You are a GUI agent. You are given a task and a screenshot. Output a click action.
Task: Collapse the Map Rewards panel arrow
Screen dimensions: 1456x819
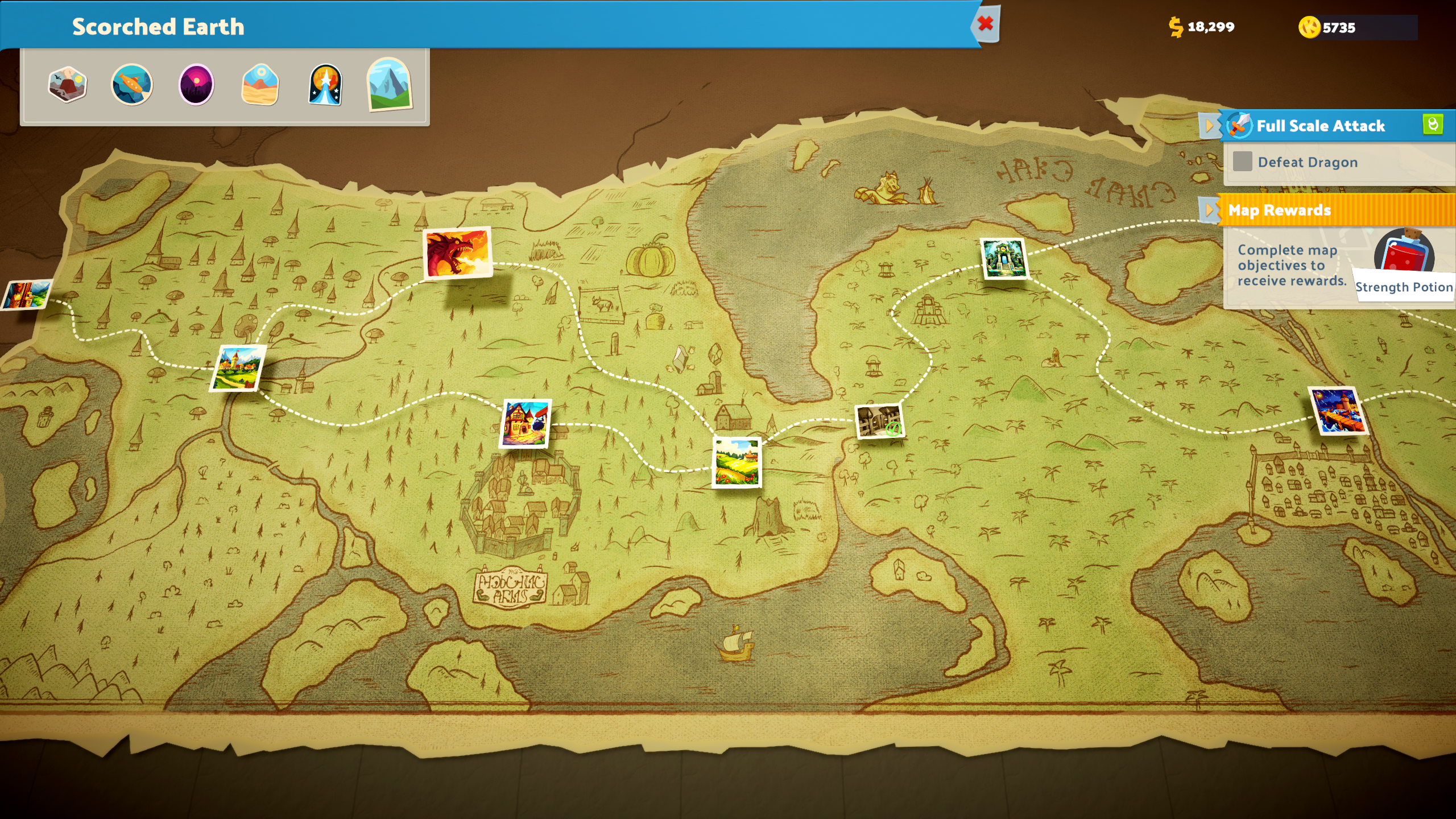(x=1209, y=210)
